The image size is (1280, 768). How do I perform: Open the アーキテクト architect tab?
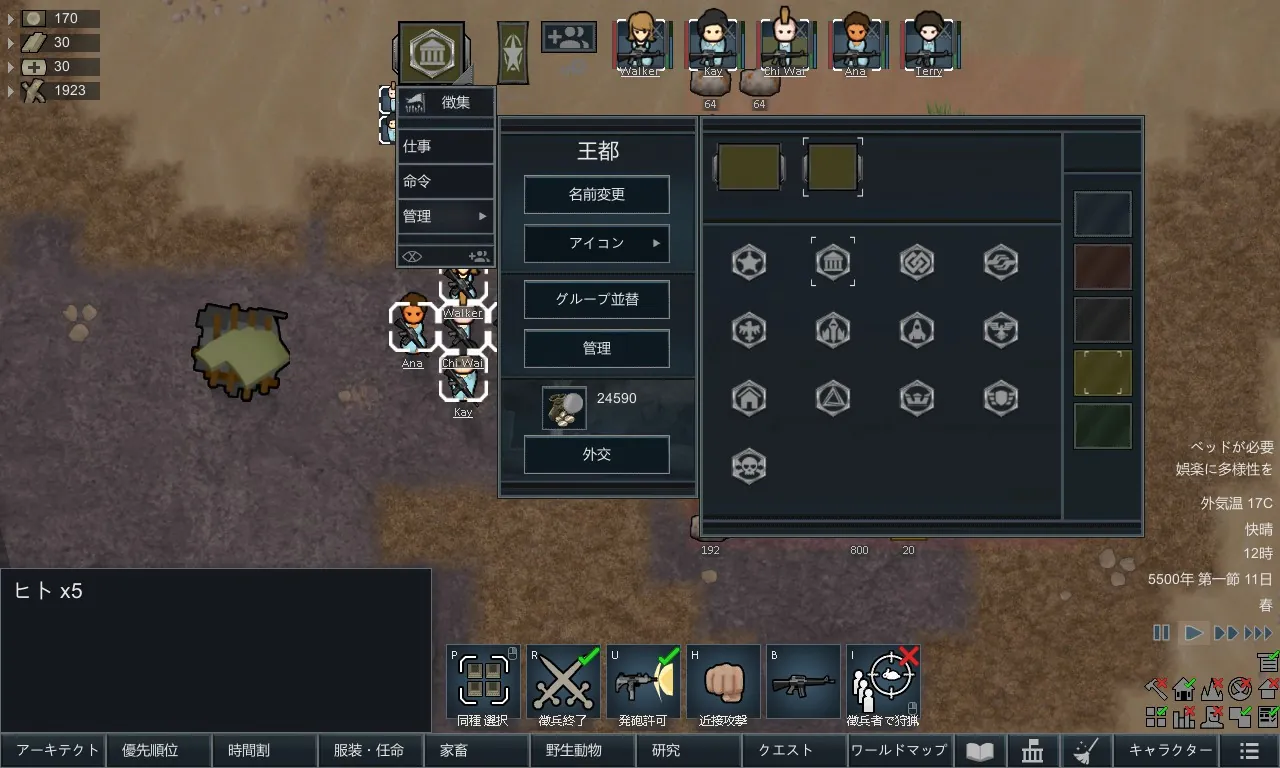[x=56, y=751]
